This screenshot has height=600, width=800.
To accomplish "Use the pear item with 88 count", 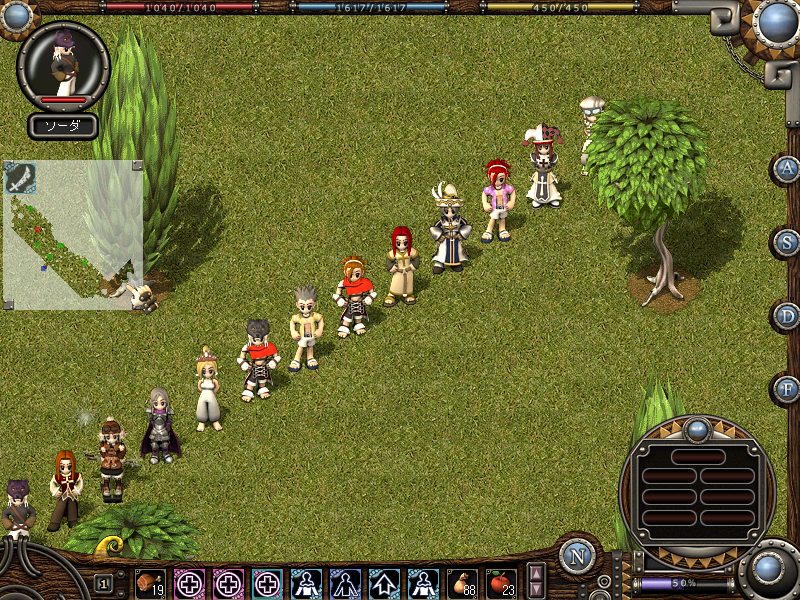I will coord(462,583).
